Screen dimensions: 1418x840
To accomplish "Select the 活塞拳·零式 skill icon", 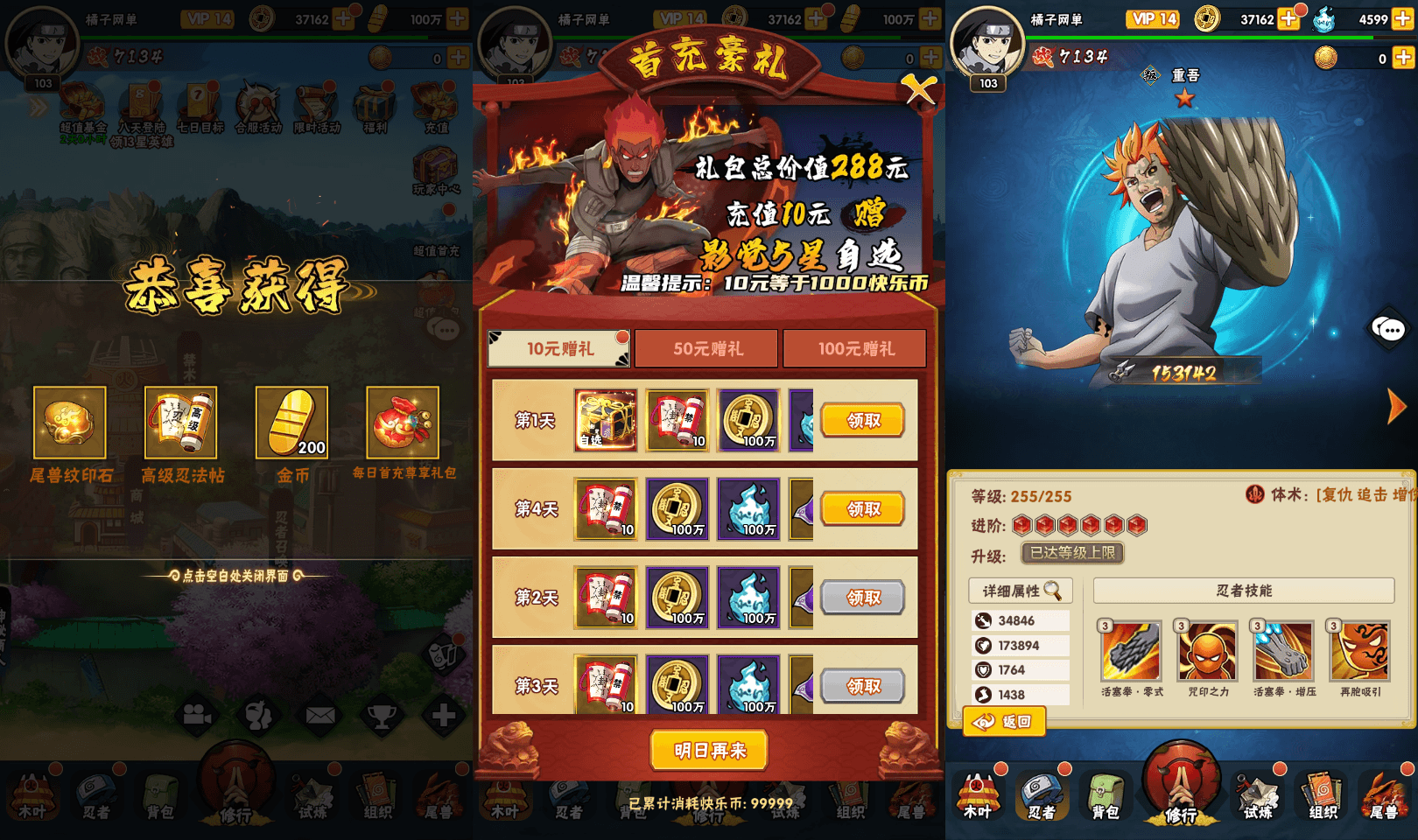I will [x=1130, y=652].
